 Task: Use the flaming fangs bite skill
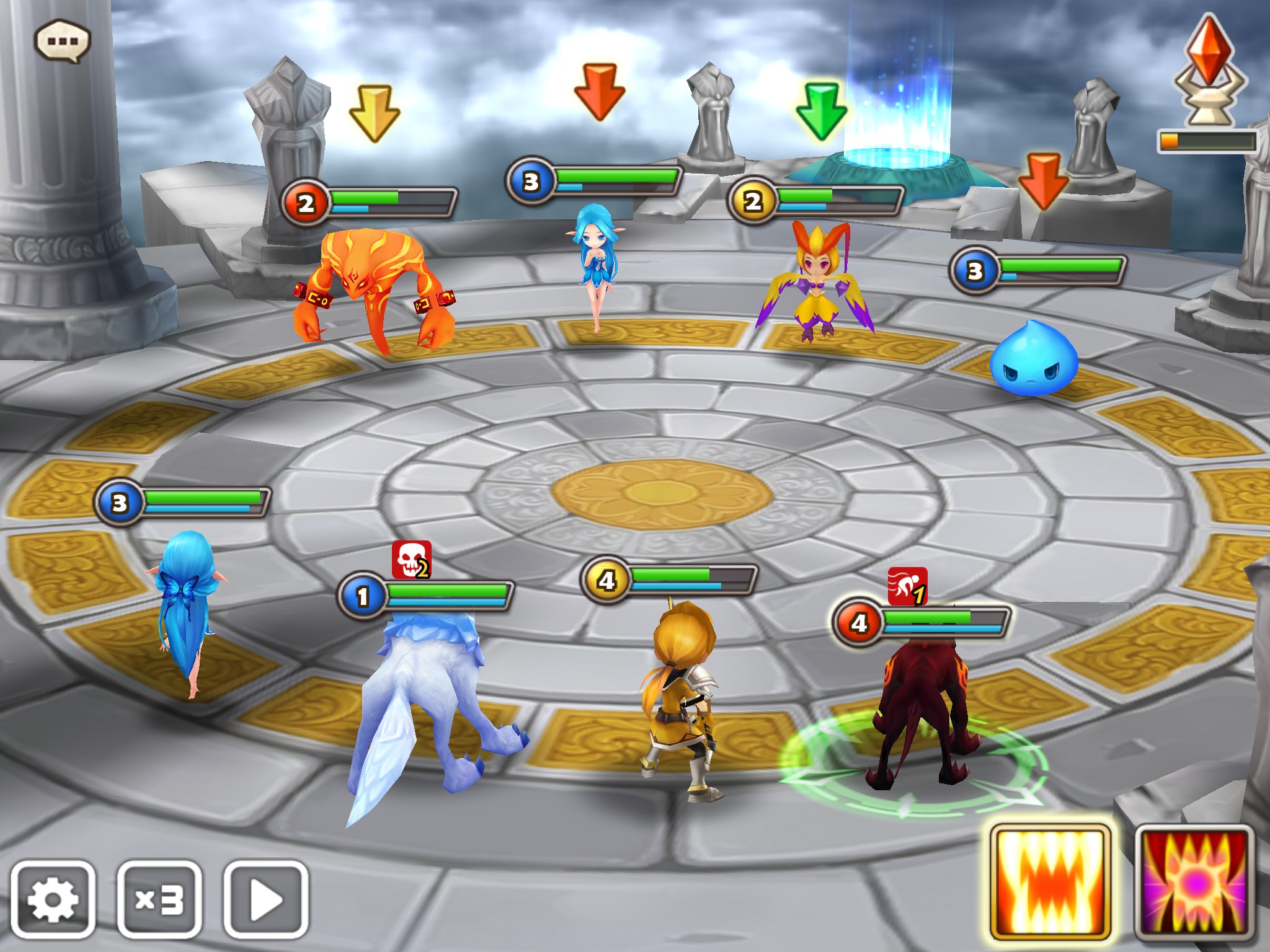click(x=1050, y=883)
